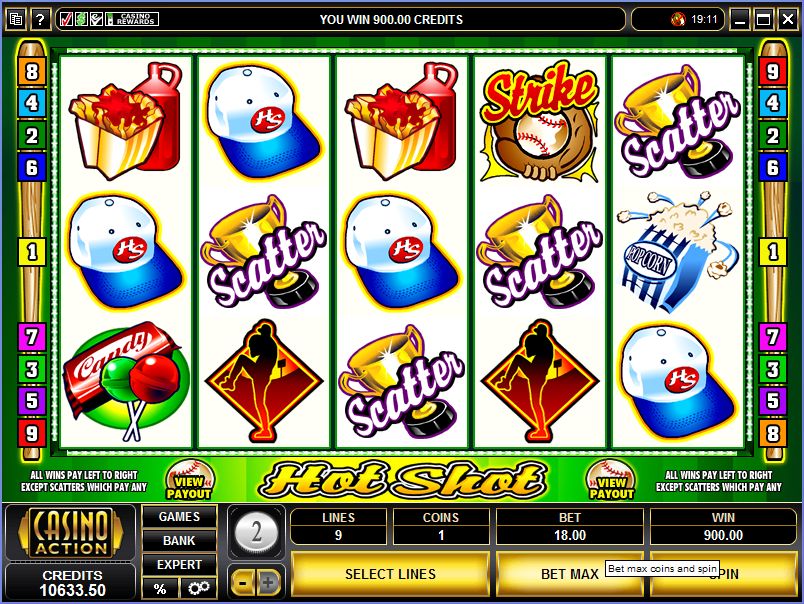View Payout using right baseball button

click(x=611, y=480)
